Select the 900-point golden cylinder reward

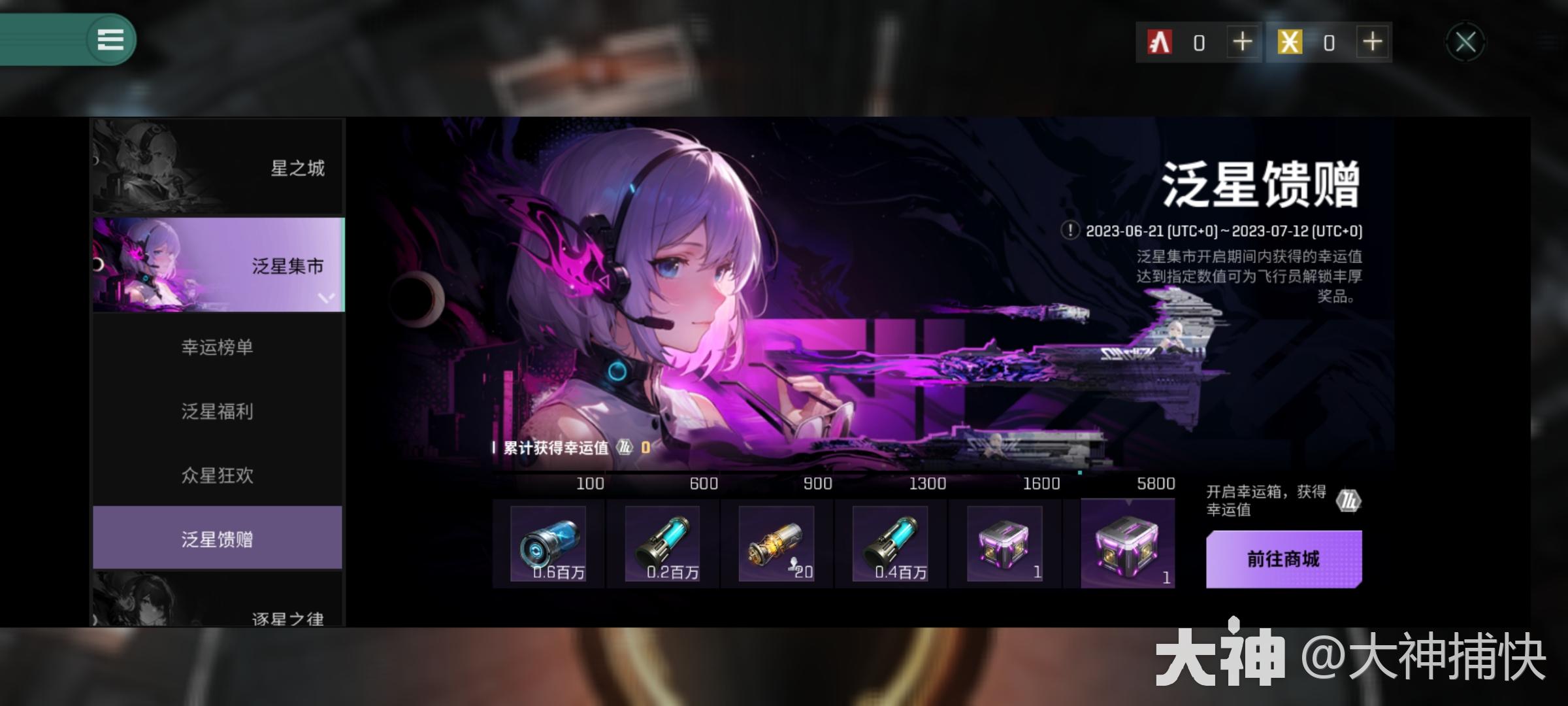click(776, 544)
